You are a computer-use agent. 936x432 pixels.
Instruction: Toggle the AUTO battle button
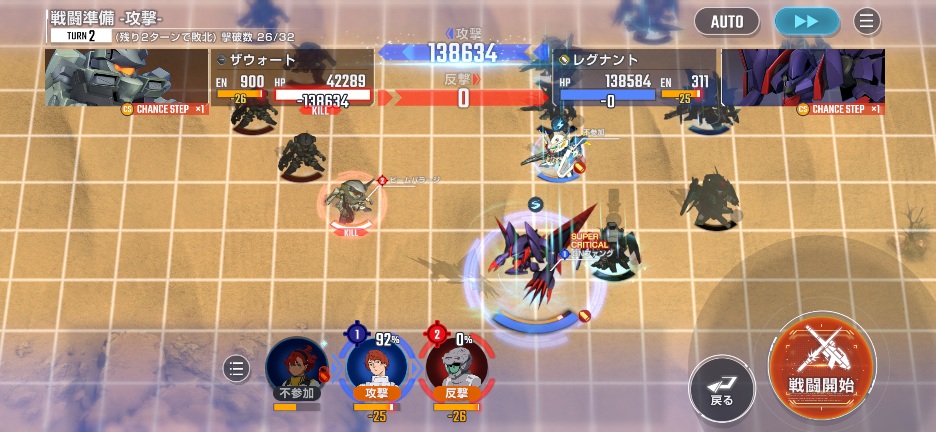click(727, 21)
